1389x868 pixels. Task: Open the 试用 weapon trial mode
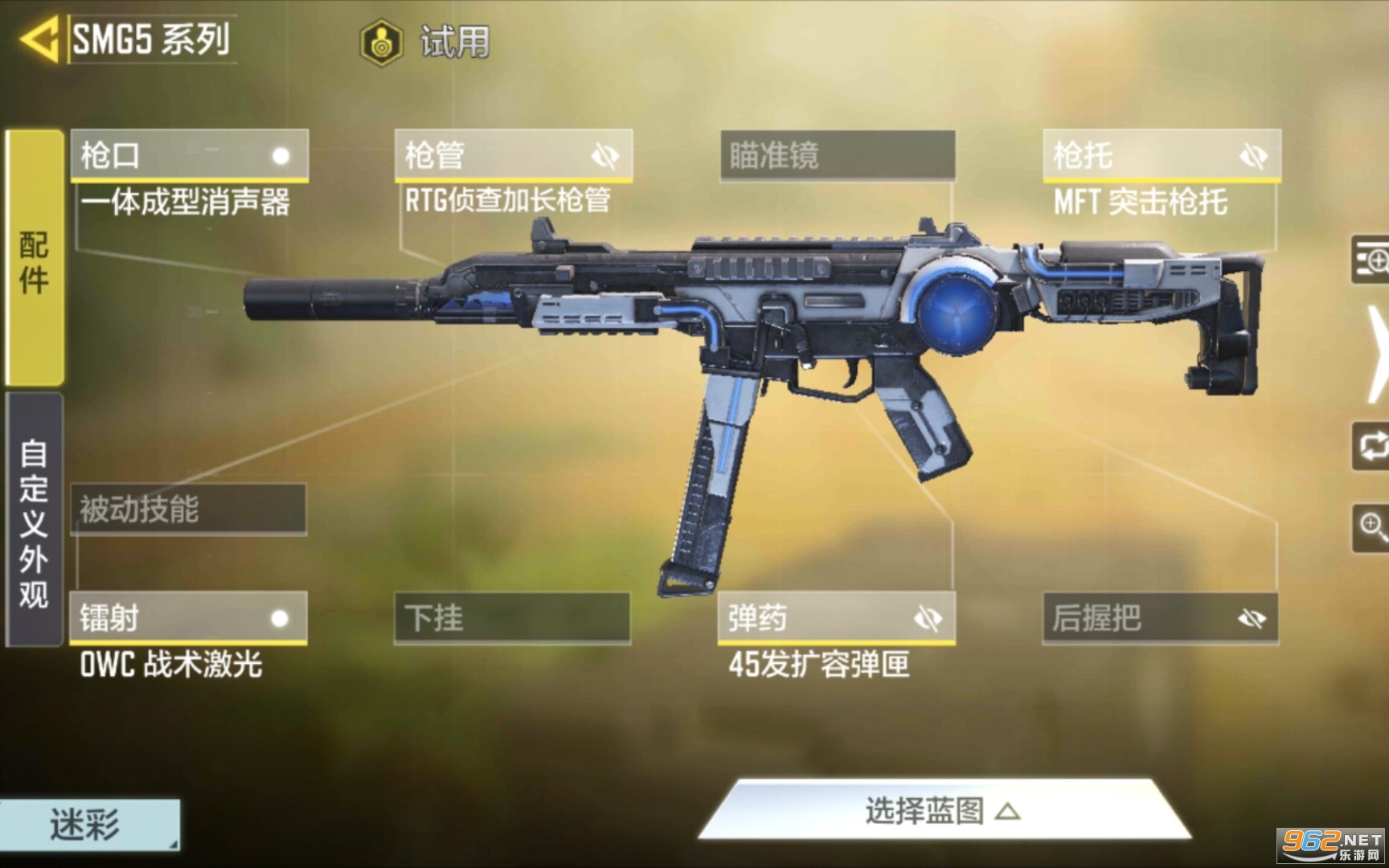[x=426, y=42]
